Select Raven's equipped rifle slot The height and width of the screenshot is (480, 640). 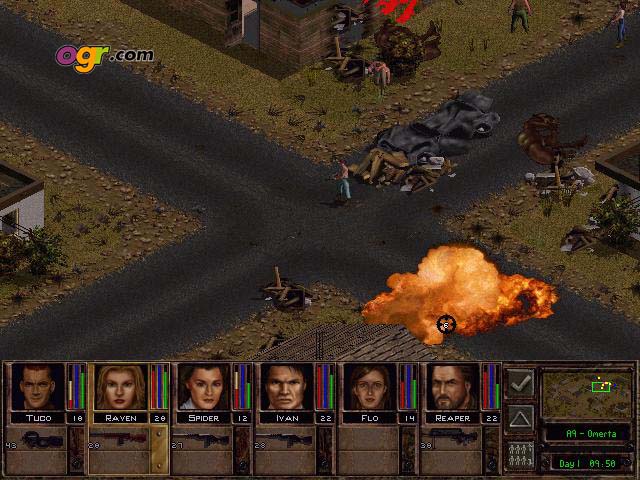click(121, 440)
